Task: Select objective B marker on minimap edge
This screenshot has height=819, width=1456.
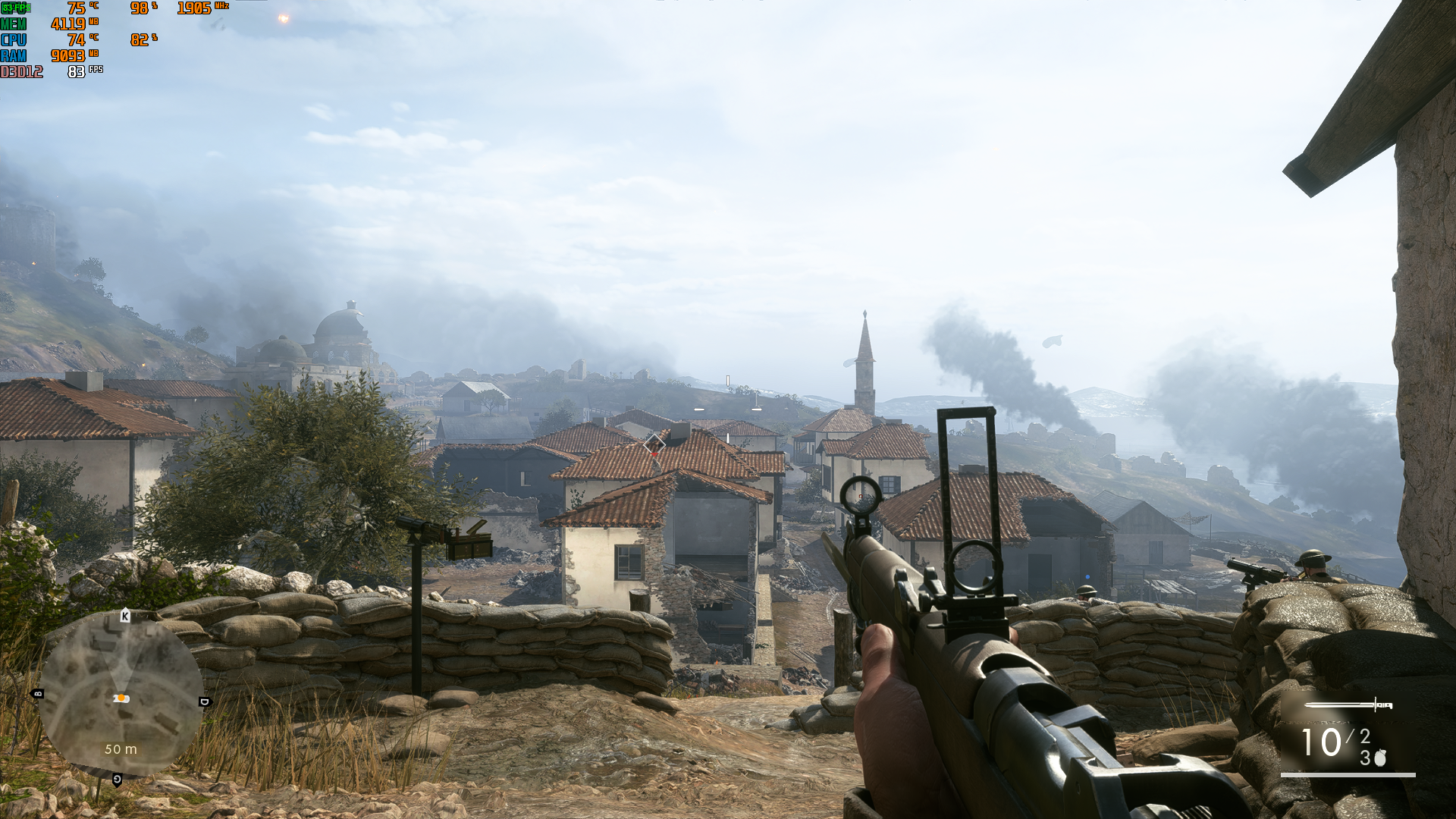Action: tap(38, 693)
